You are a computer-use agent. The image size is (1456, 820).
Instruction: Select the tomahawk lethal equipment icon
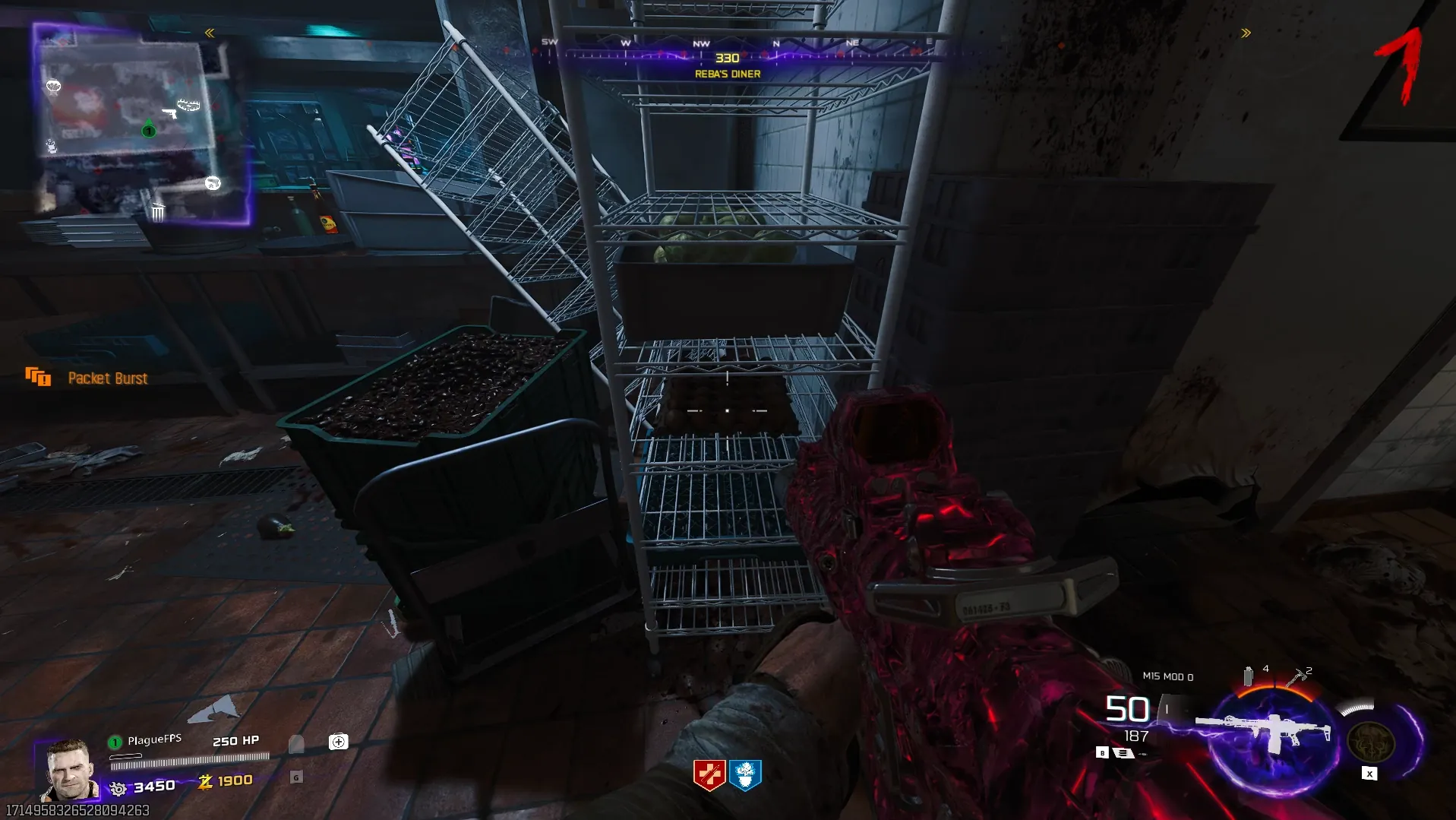pos(1297,676)
